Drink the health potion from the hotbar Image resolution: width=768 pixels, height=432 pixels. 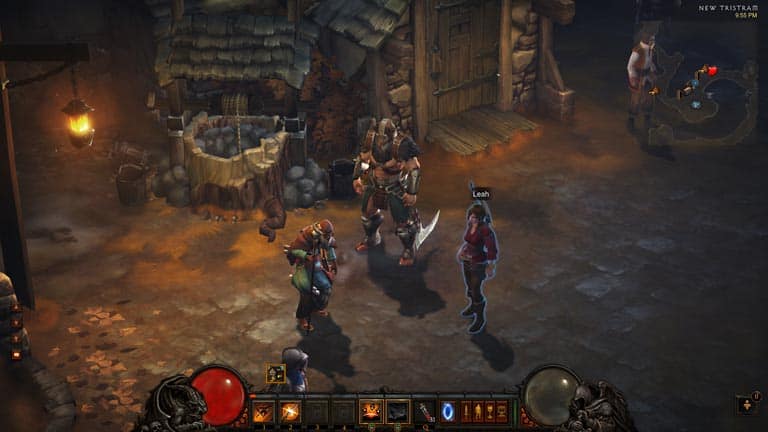click(424, 411)
